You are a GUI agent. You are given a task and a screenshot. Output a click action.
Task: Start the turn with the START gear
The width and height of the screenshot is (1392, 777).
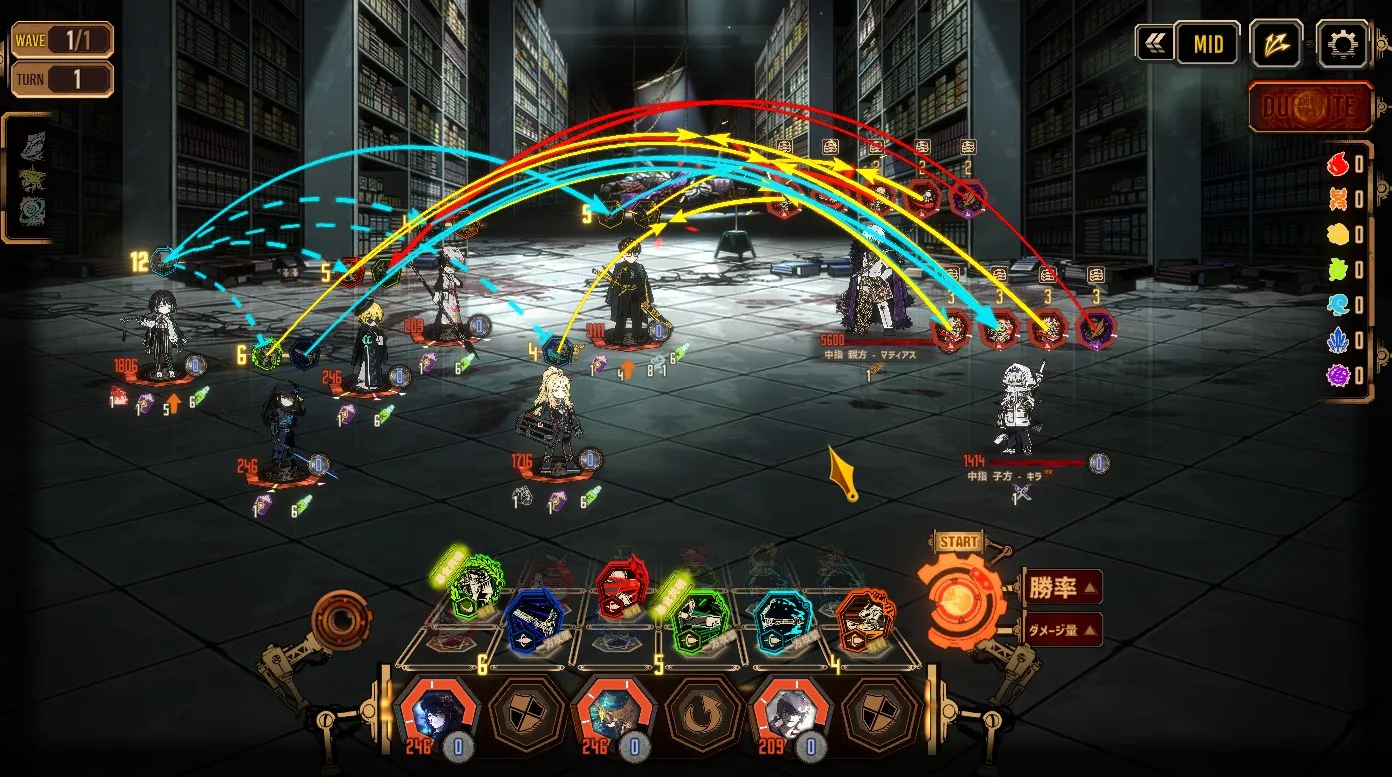957,598
